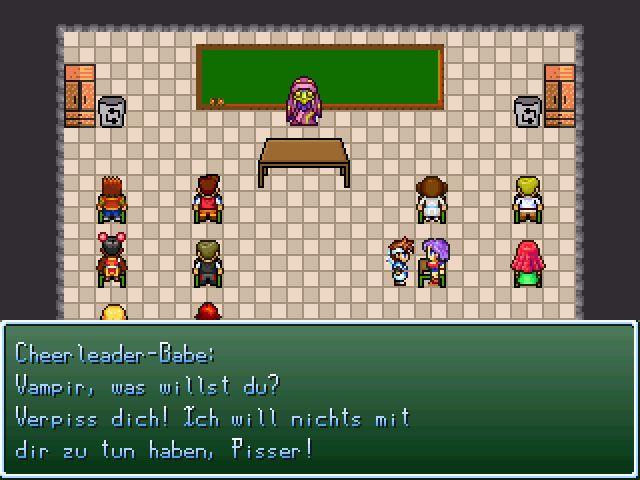Click the Cheerleader-Babe dialogue message box
The image size is (640, 480).
tap(319, 400)
